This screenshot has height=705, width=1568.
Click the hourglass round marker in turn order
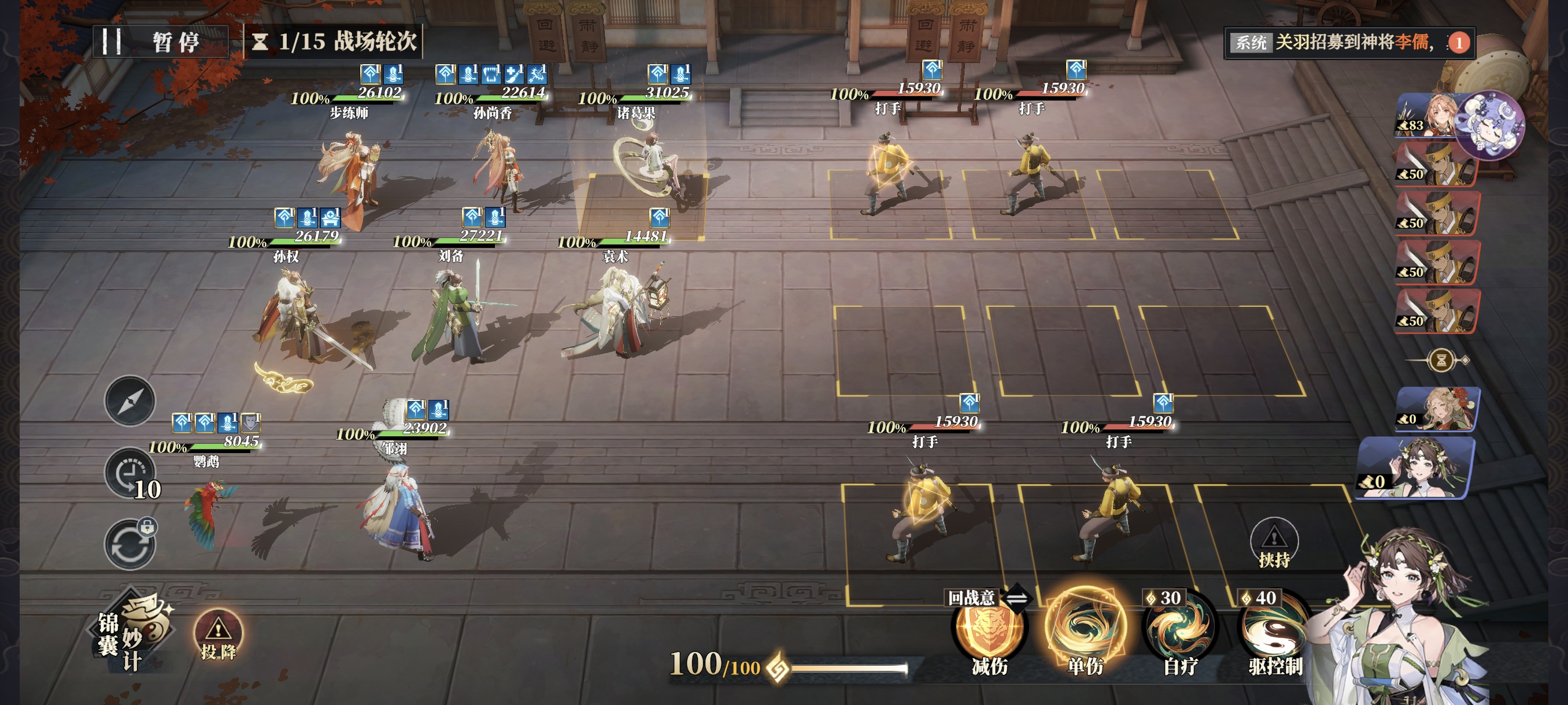tap(1441, 360)
